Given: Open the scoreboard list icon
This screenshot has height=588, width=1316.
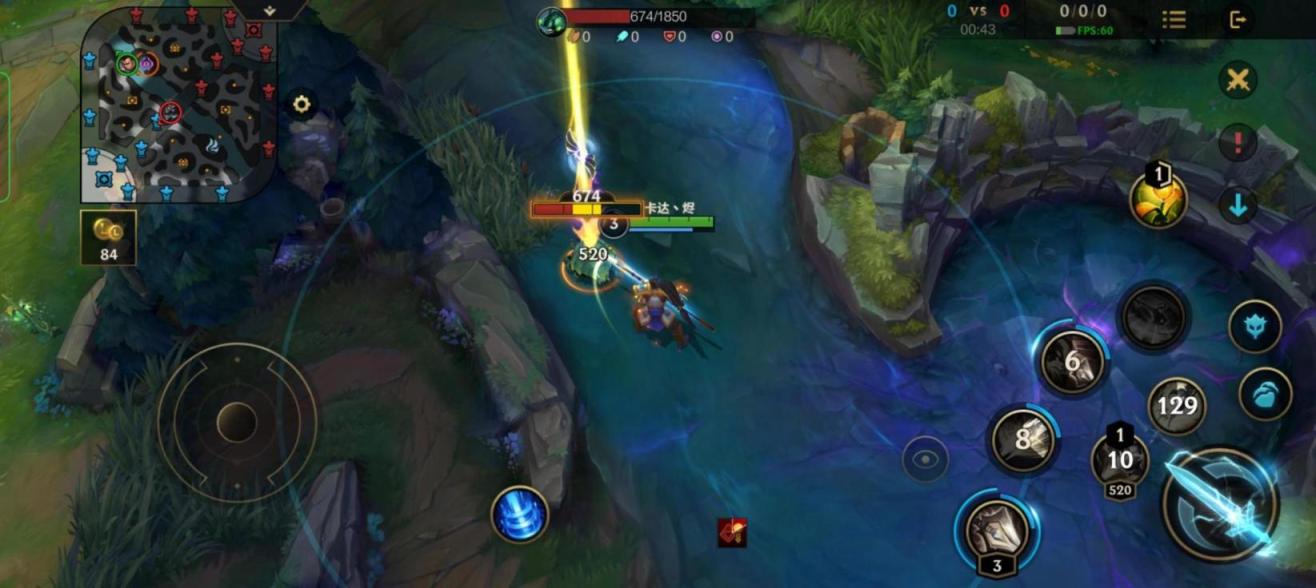Looking at the screenshot, I should [1174, 19].
